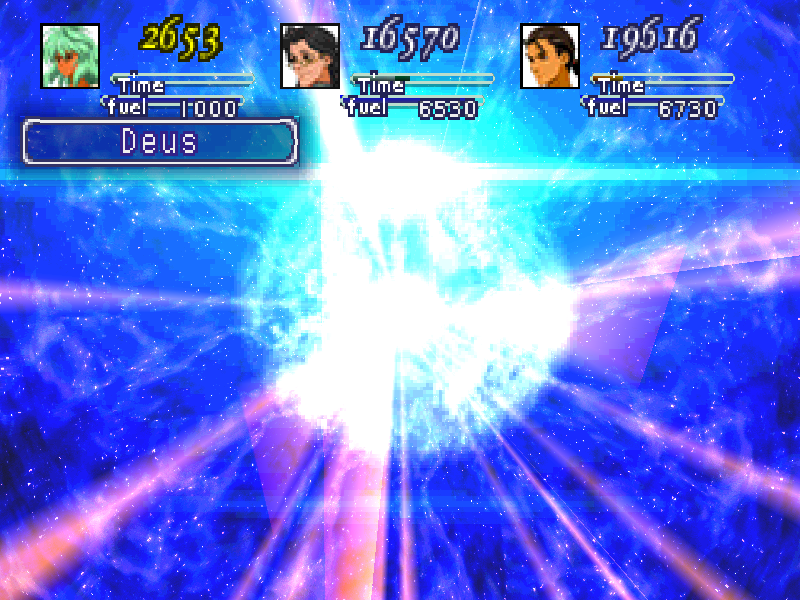Select the Deus name box
This screenshot has width=800, height=600.
160,141
